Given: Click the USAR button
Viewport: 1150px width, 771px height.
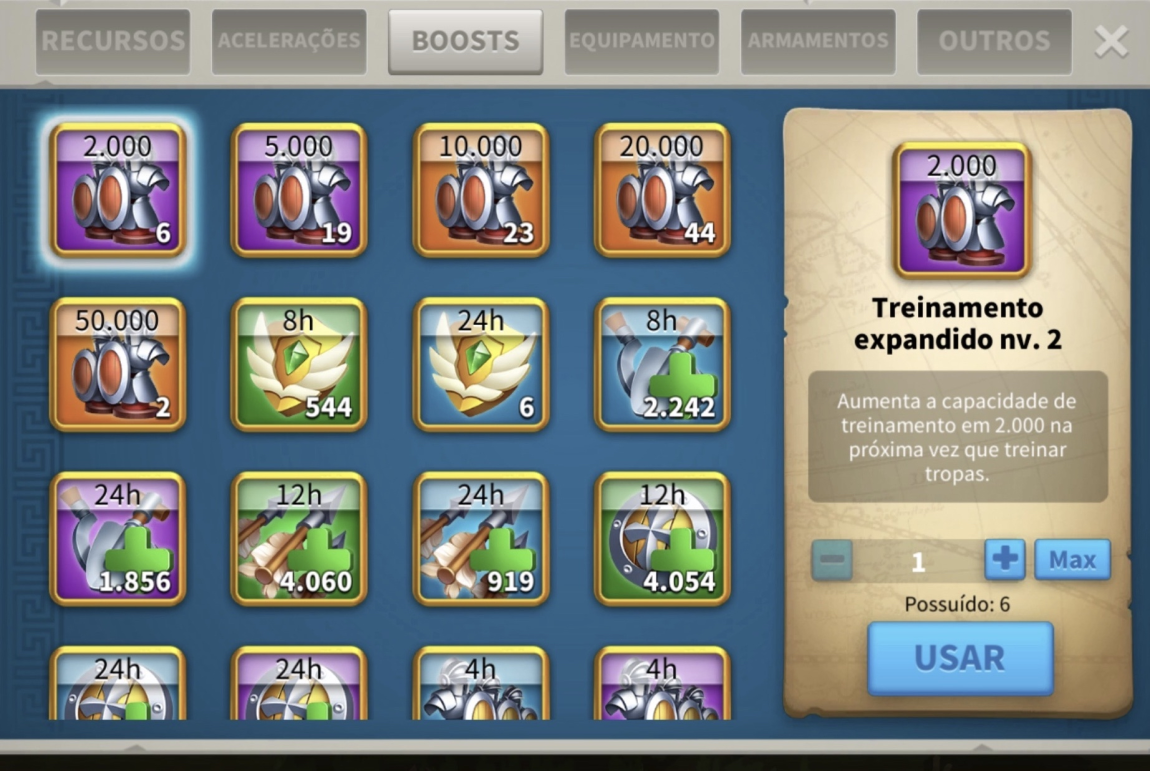Looking at the screenshot, I should click(x=960, y=658).
